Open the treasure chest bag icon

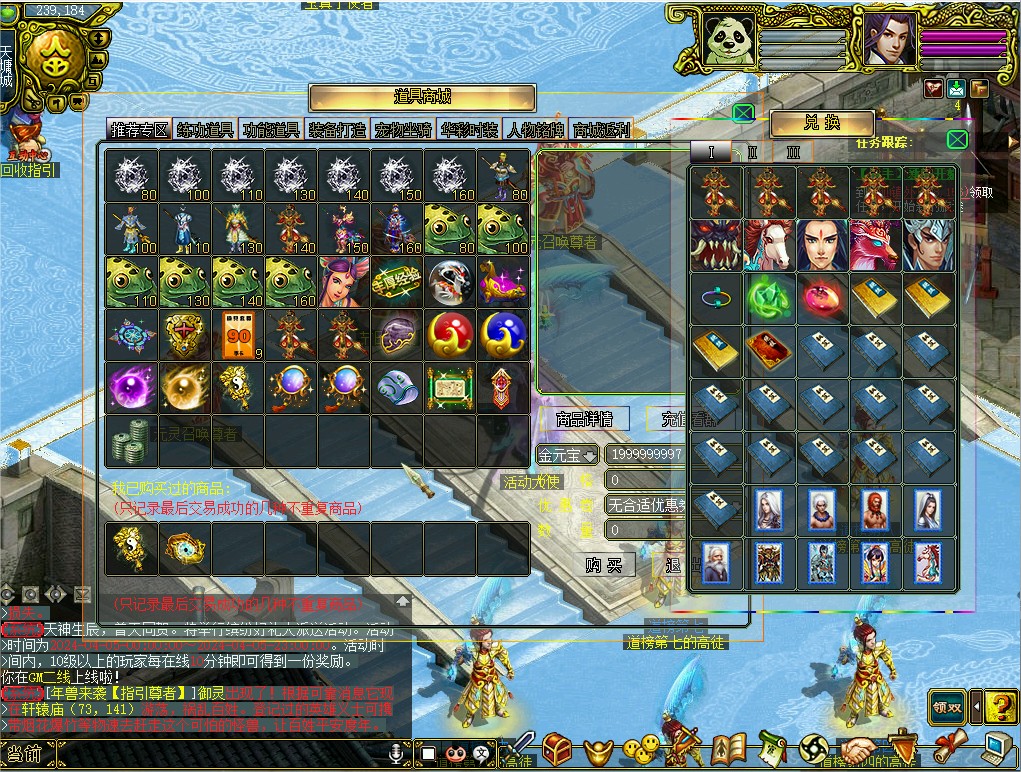(x=558, y=748)
